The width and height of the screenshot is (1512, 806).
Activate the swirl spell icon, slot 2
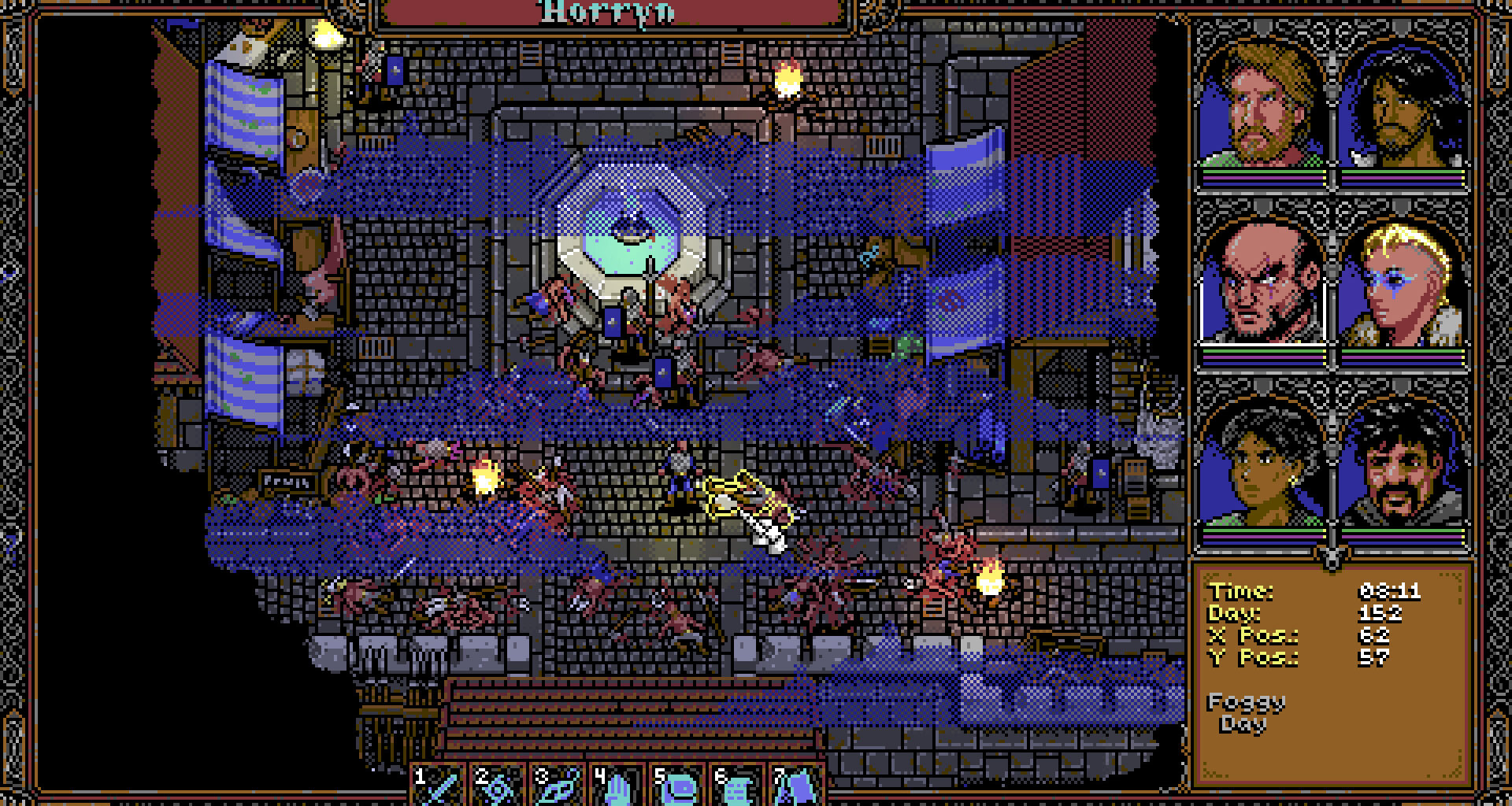tap(499, 786)
